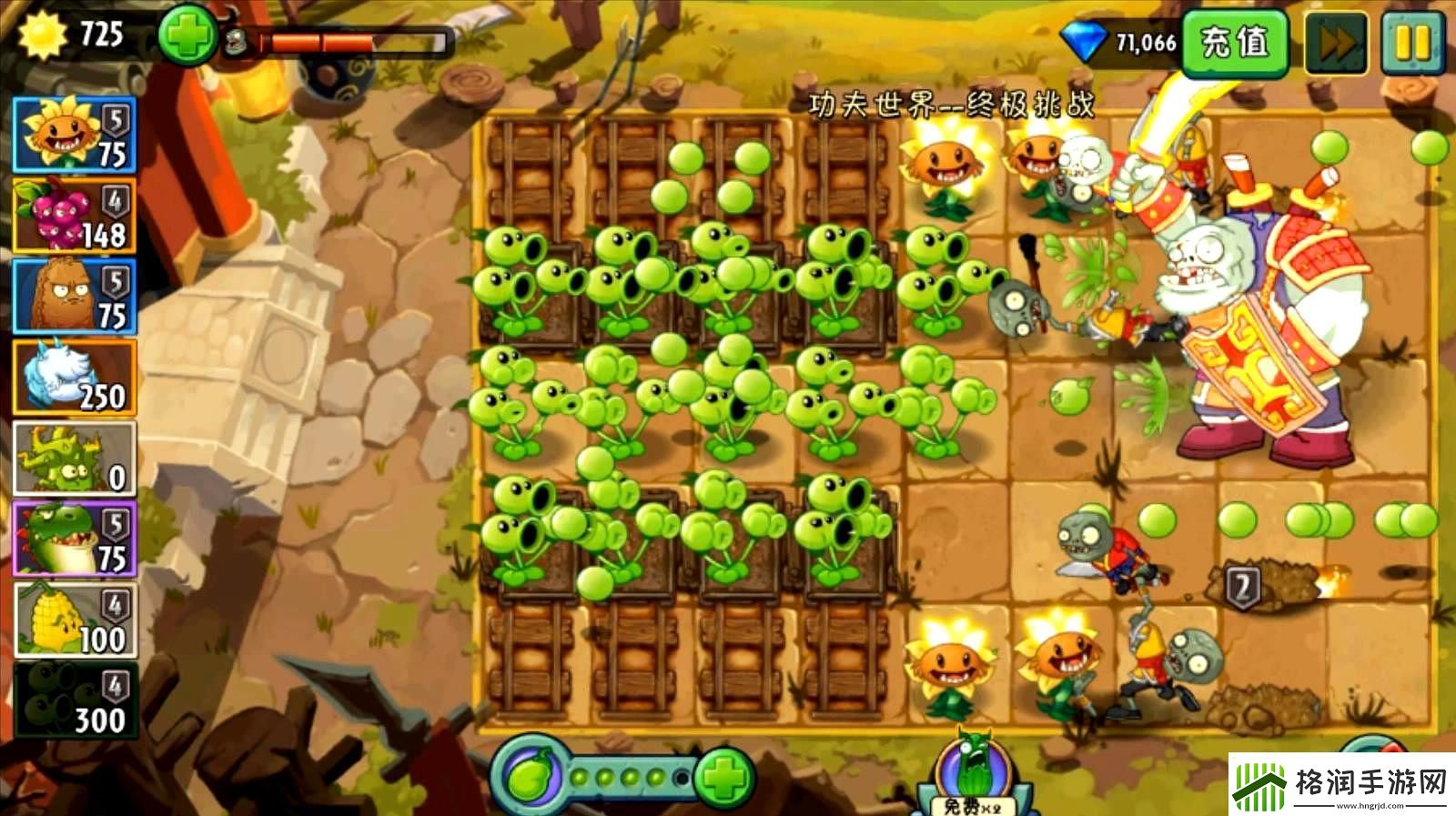Viewport: 1456px width, 816px height.
Task: Toggle fast-forward game speed
Action: coord(1334,40)
